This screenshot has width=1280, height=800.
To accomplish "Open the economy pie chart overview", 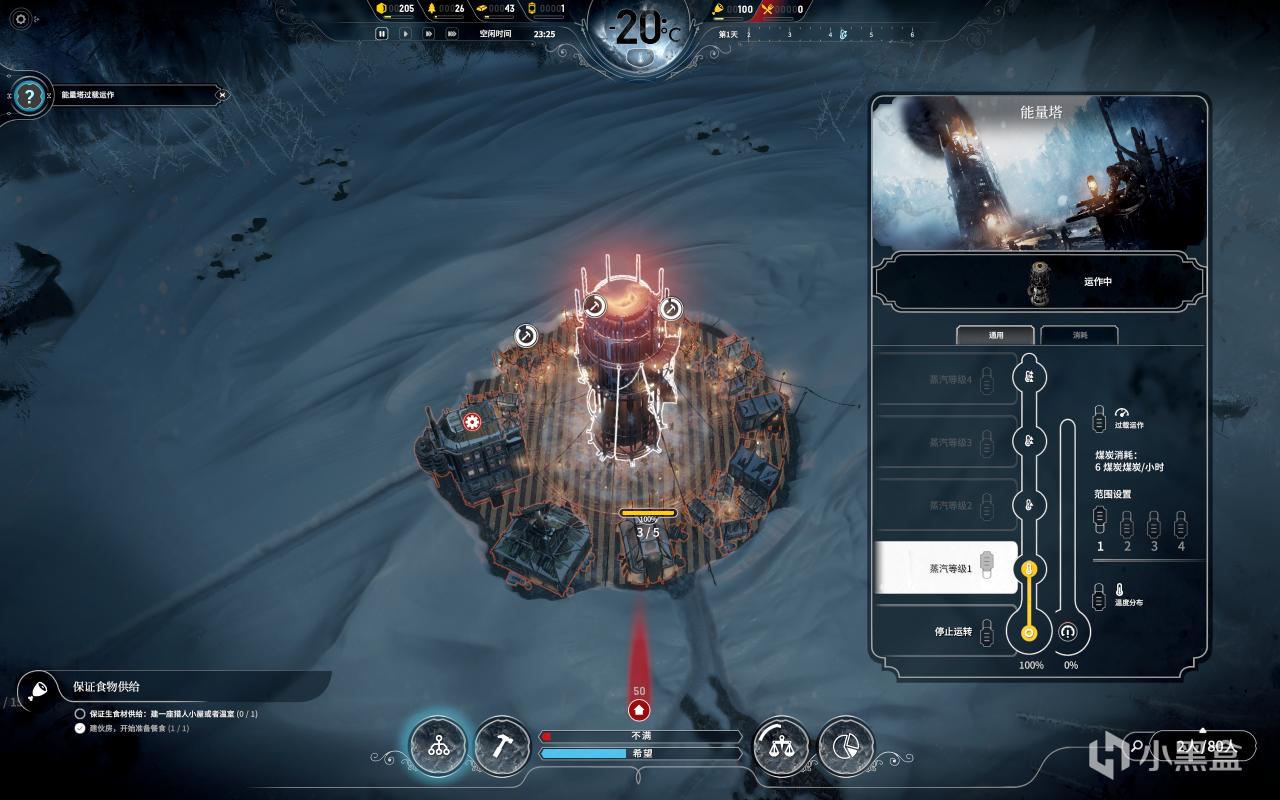I will (x=846, y=746).
